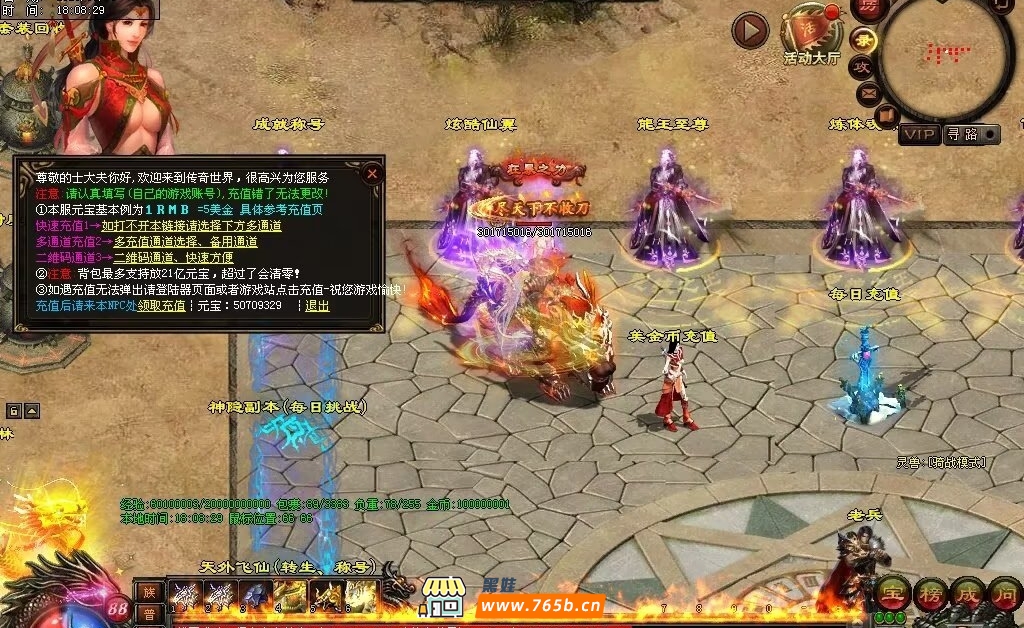Open the VIP panel
1024x628 pixels.
[918, 134]
